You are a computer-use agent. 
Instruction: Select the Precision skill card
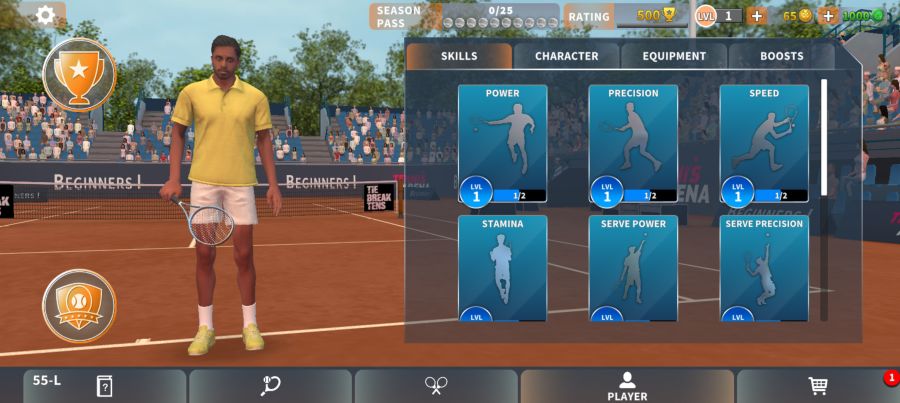click(633, 143)
